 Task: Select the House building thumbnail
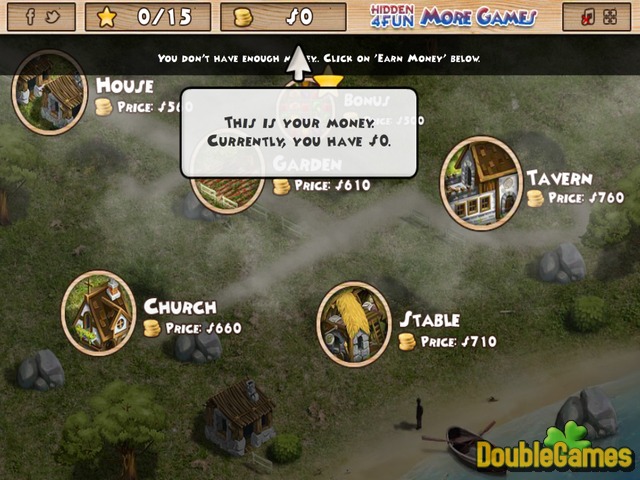(x=49, y=91)
